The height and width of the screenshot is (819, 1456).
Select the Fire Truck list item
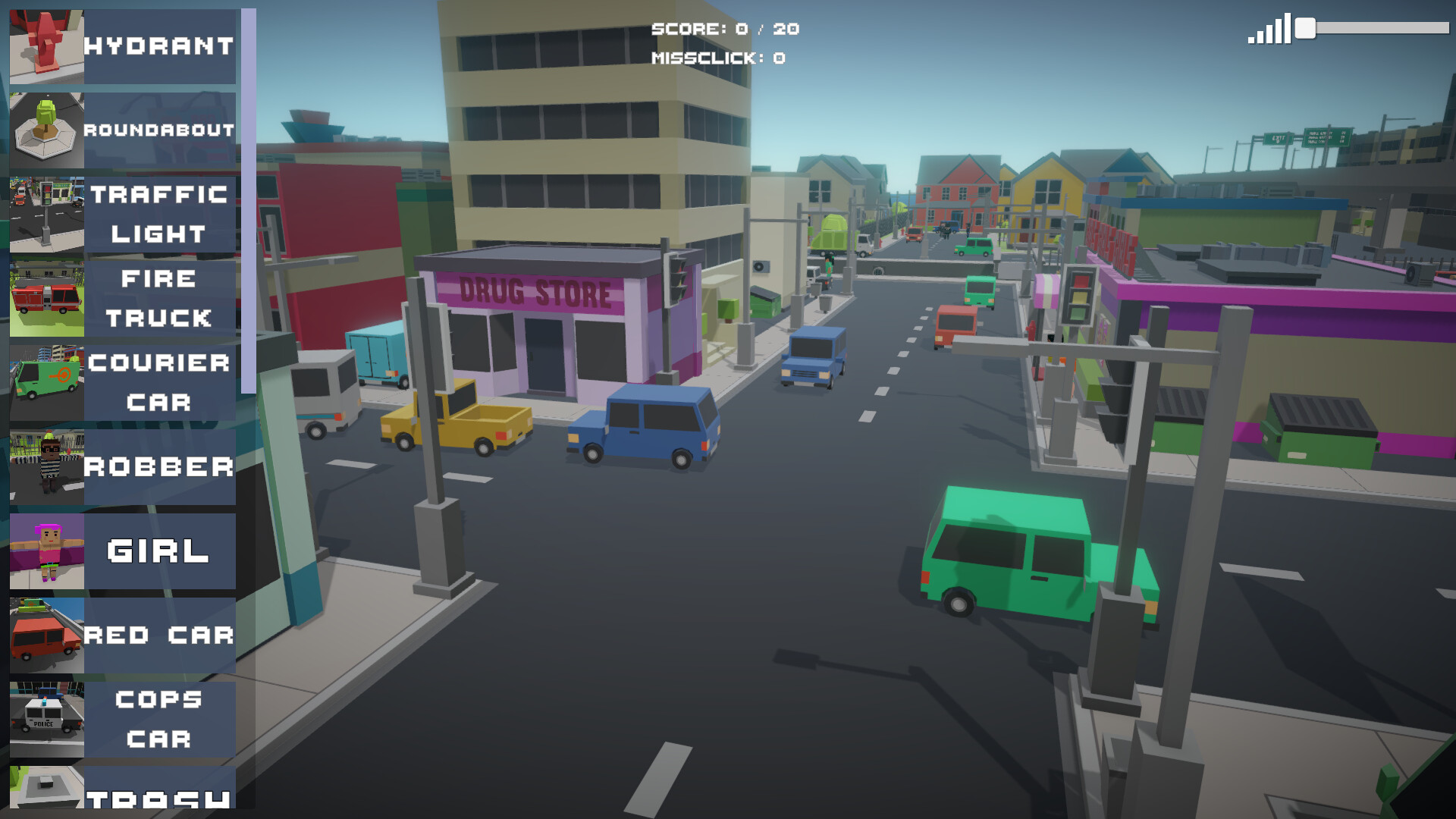click(x=123, y=299)
